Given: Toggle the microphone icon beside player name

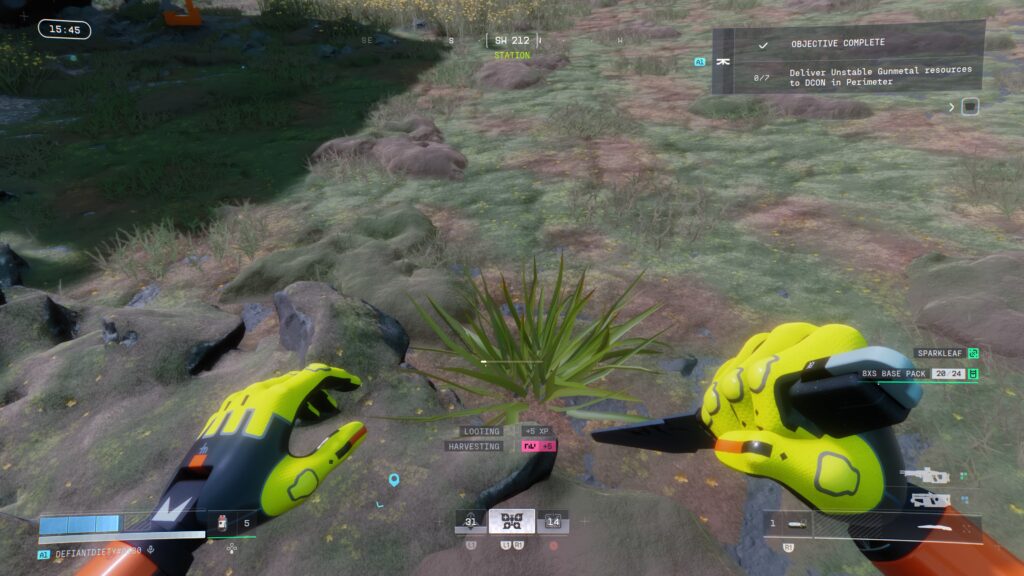Looking at the screenshot, I should (150, 548).
